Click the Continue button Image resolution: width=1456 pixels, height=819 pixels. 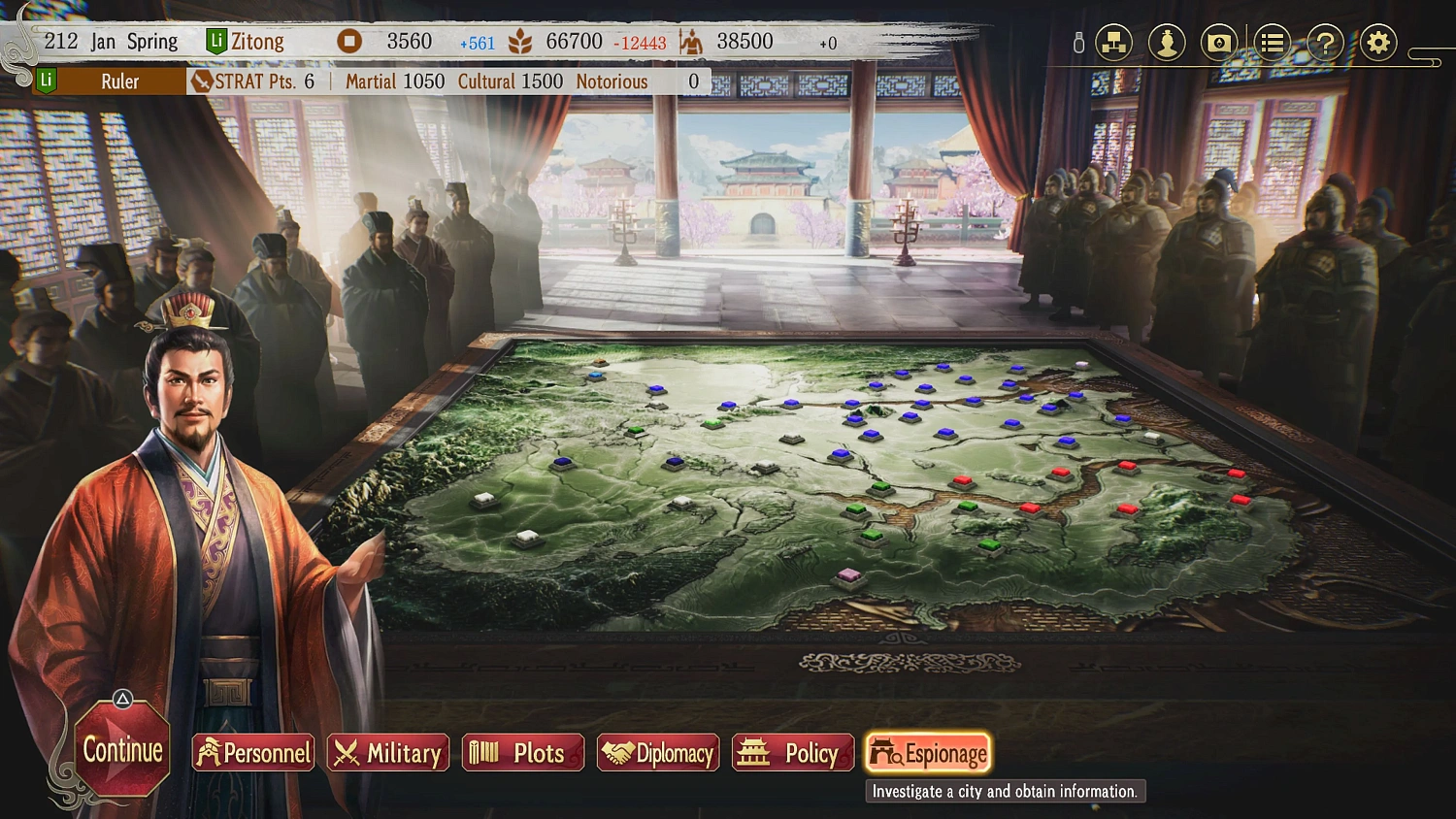click(120, 751)
